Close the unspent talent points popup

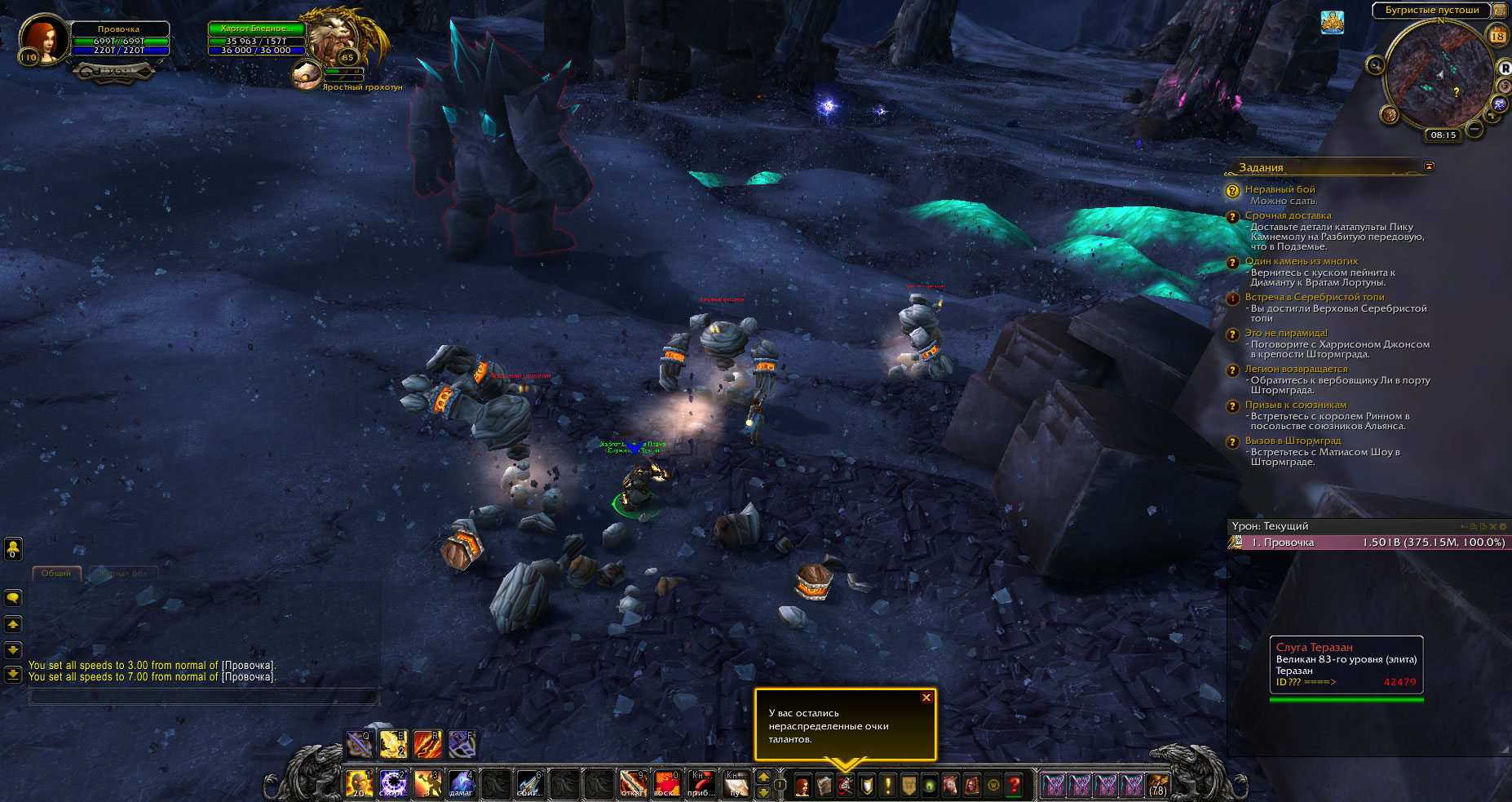click(x=926, y=698)
